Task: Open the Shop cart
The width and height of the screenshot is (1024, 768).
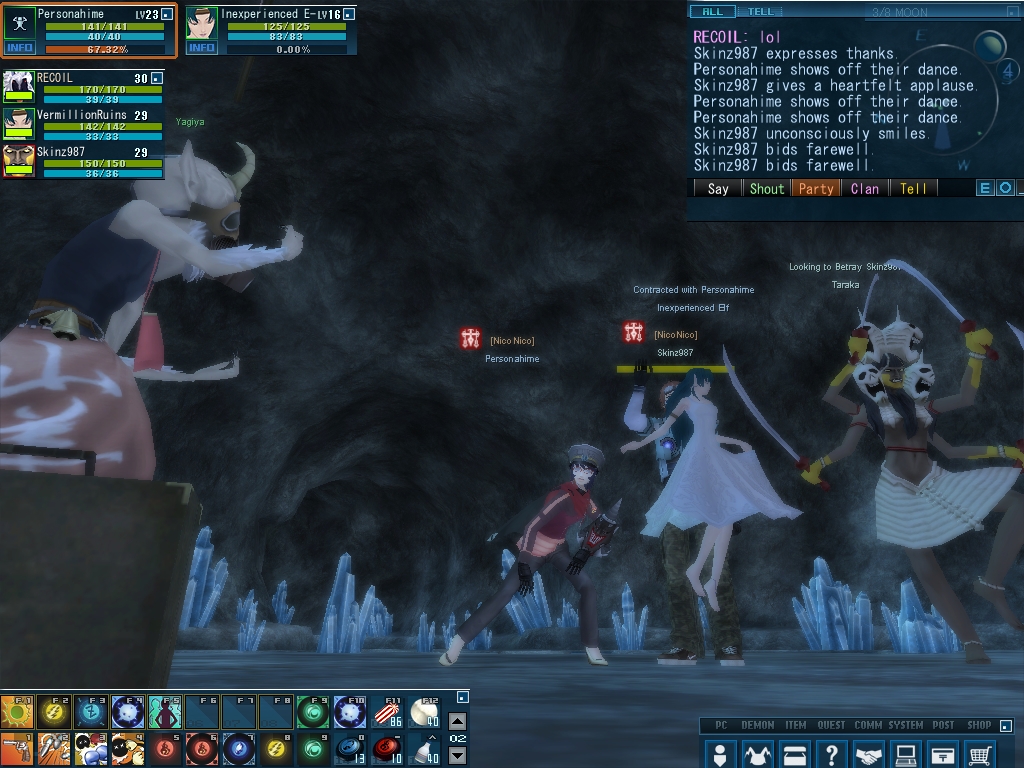Action: [x=980, y=753]
